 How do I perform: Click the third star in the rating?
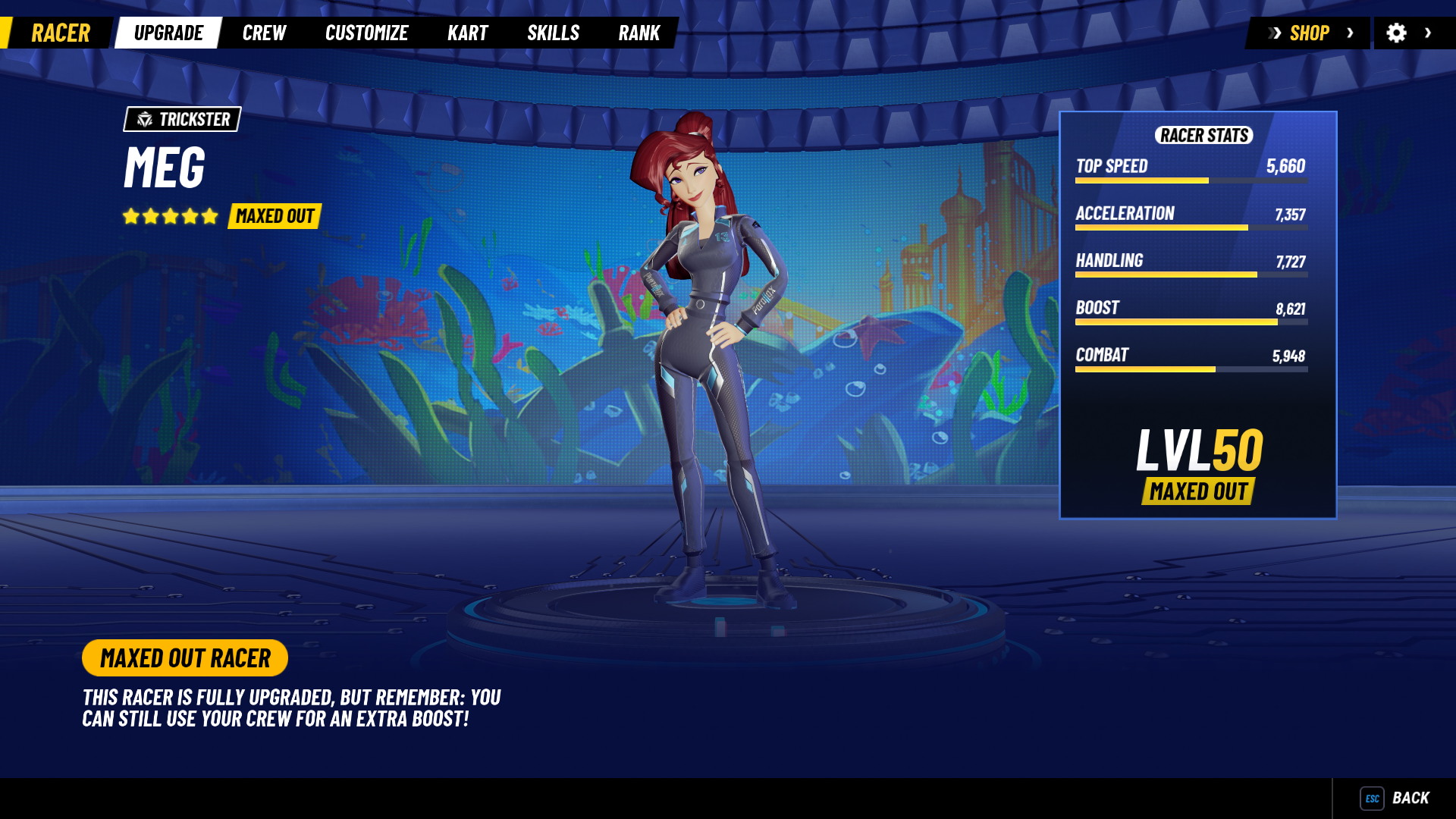[168, 215]
